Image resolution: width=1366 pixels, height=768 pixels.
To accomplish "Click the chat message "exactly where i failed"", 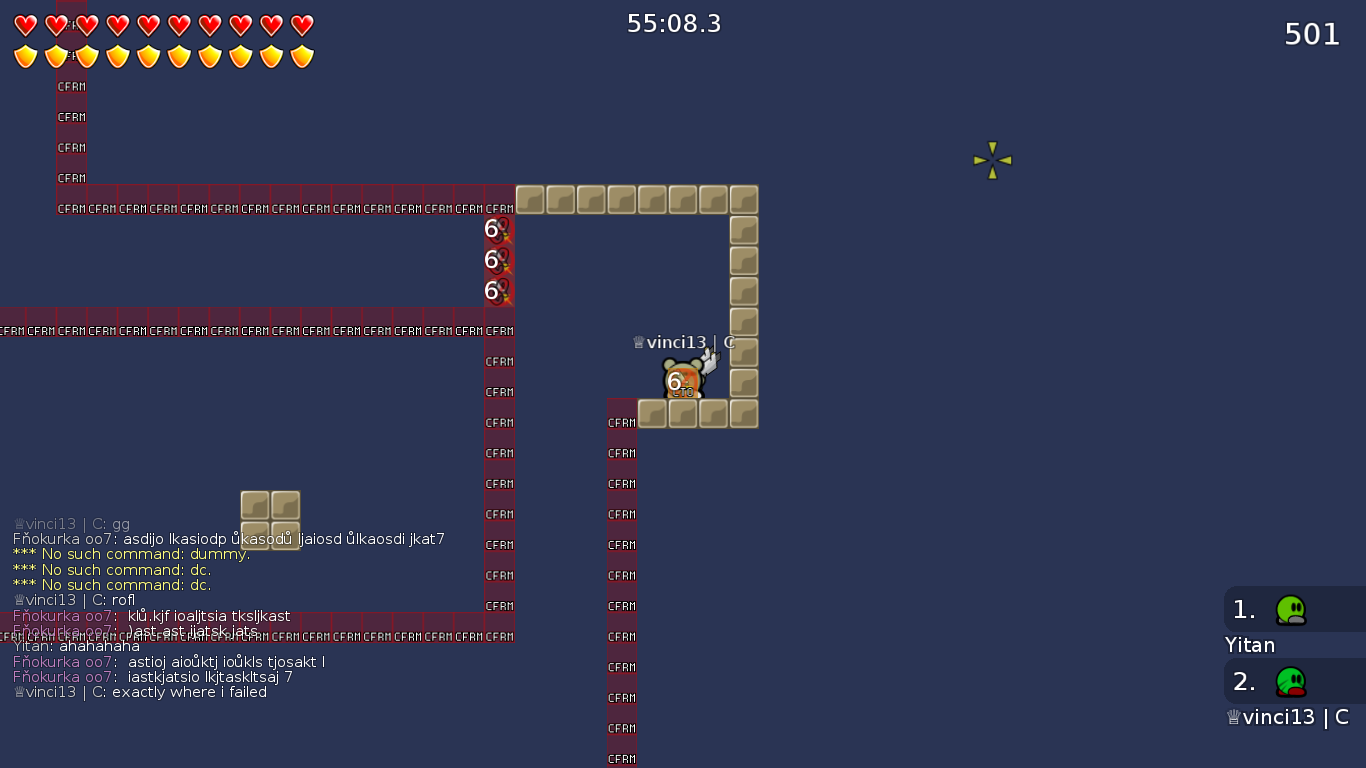I will [189, 692].
